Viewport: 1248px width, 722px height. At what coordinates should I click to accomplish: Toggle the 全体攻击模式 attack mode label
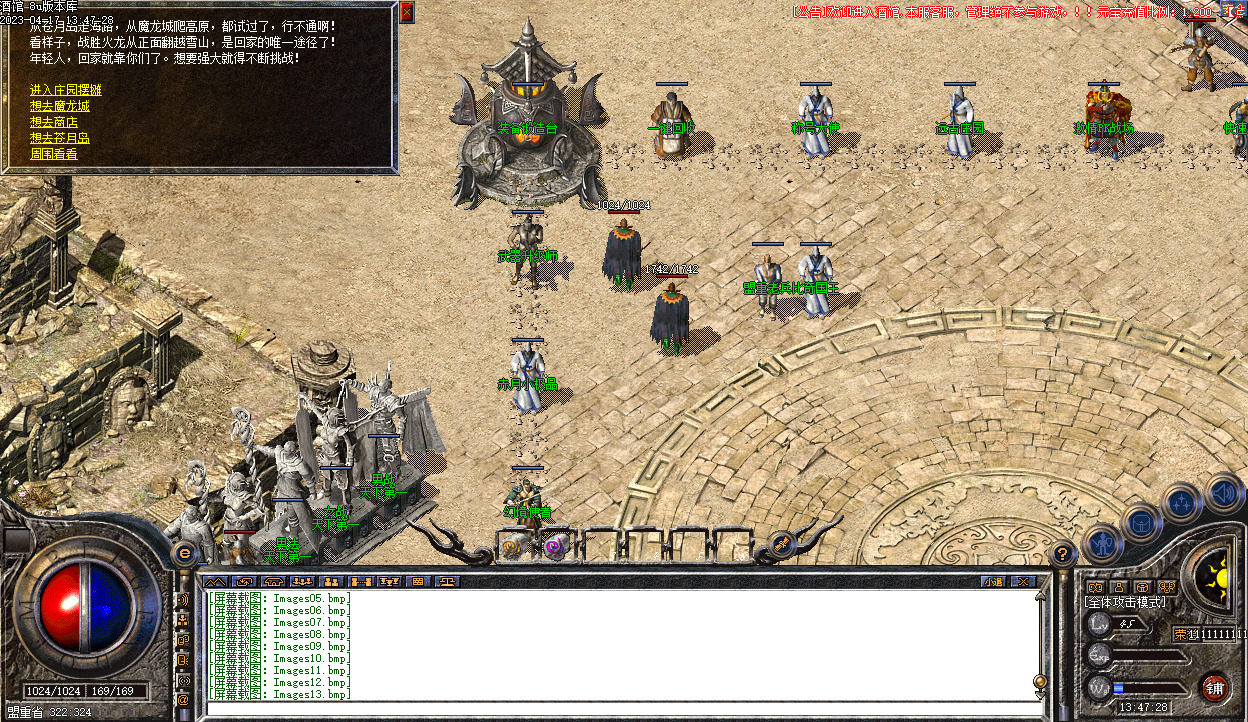[x=1125, y=602]
